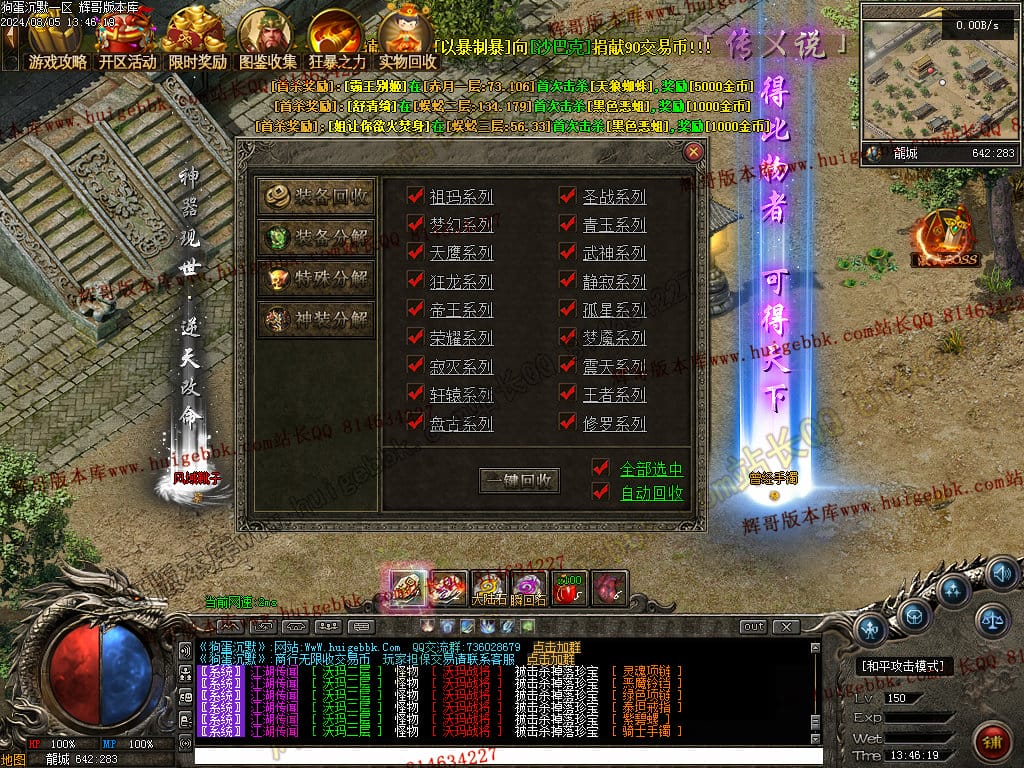Image resolution: width=1024 pixels, height=768 pixels.
Task: Toggle the 自动回收 checkbox
Action: [600, 491]
